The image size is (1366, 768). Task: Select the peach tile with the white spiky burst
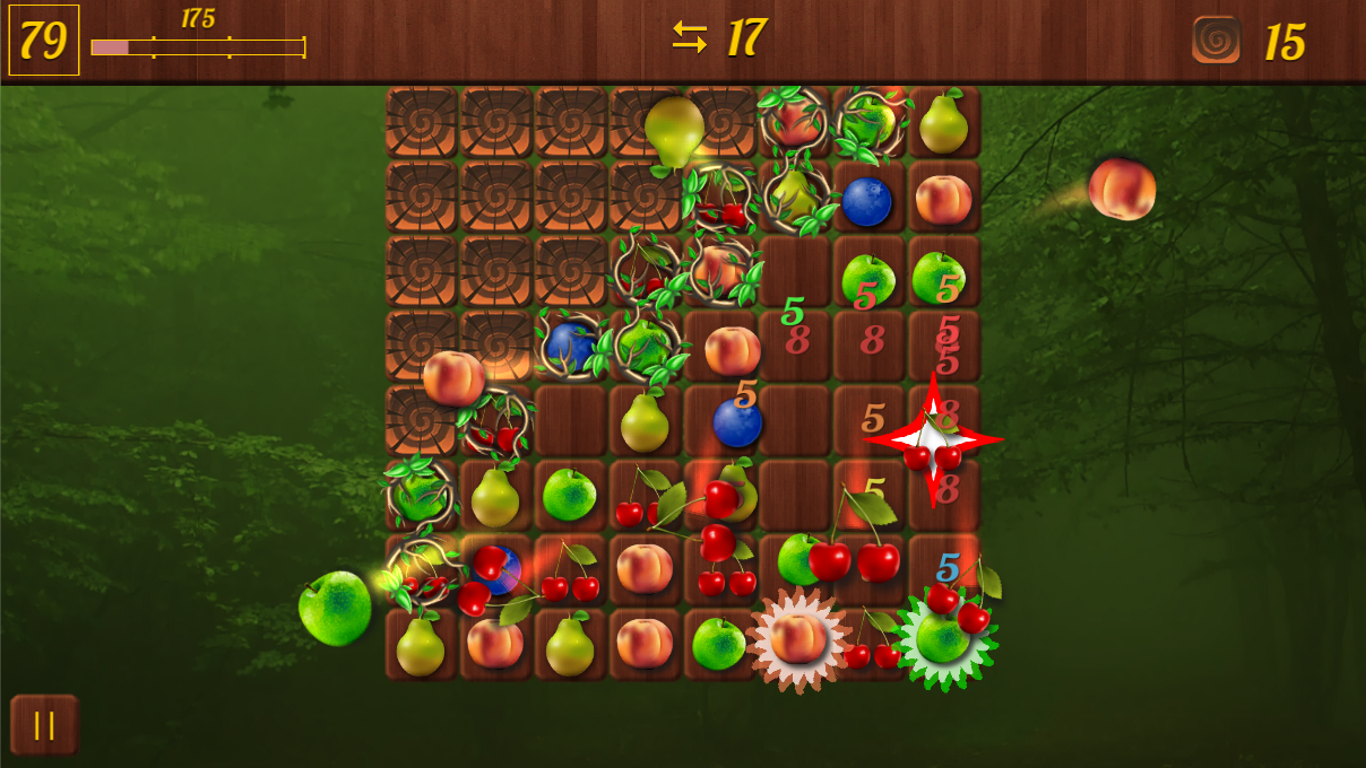coord(798,640)
